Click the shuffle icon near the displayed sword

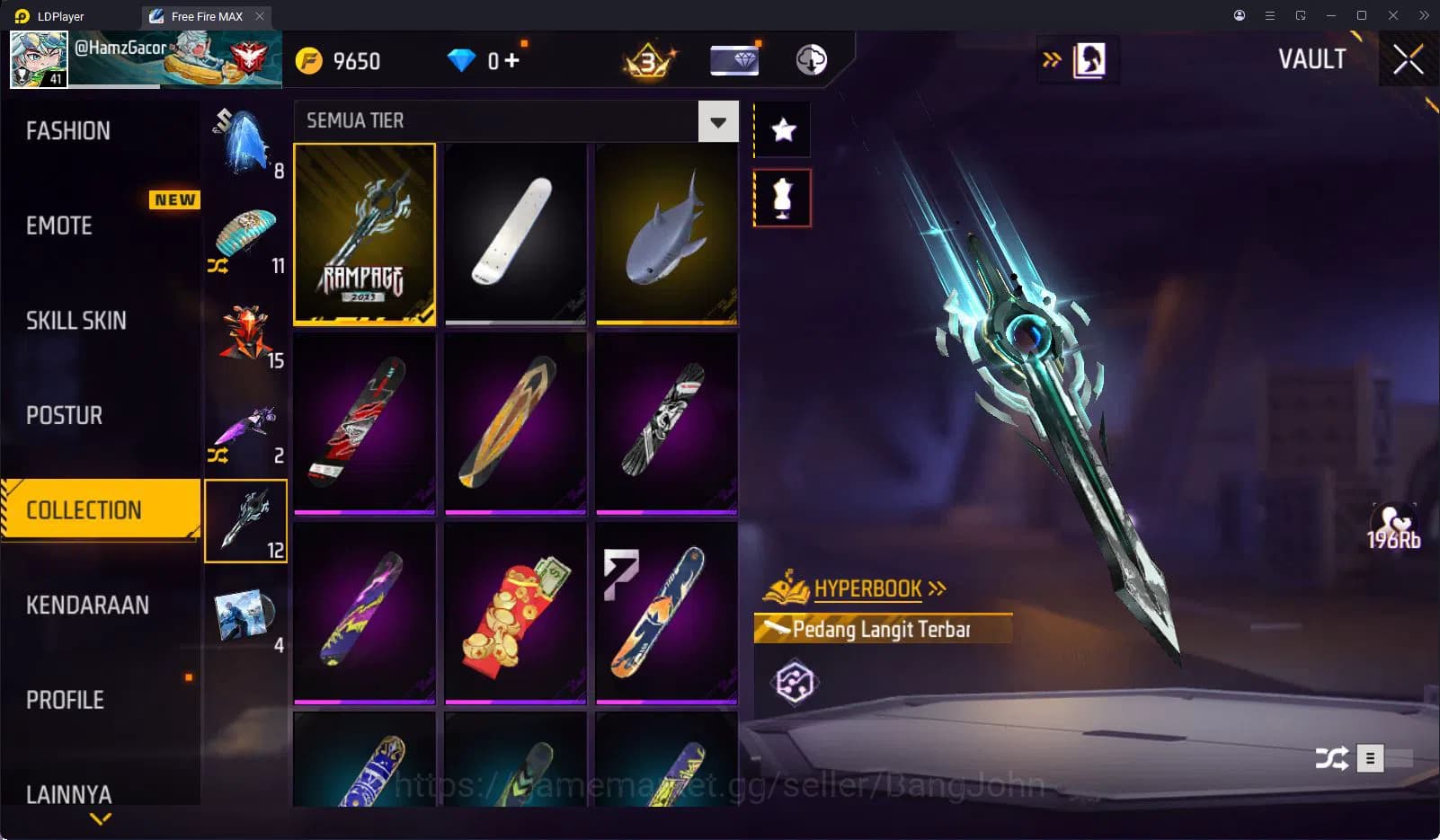coord(1332,758)
